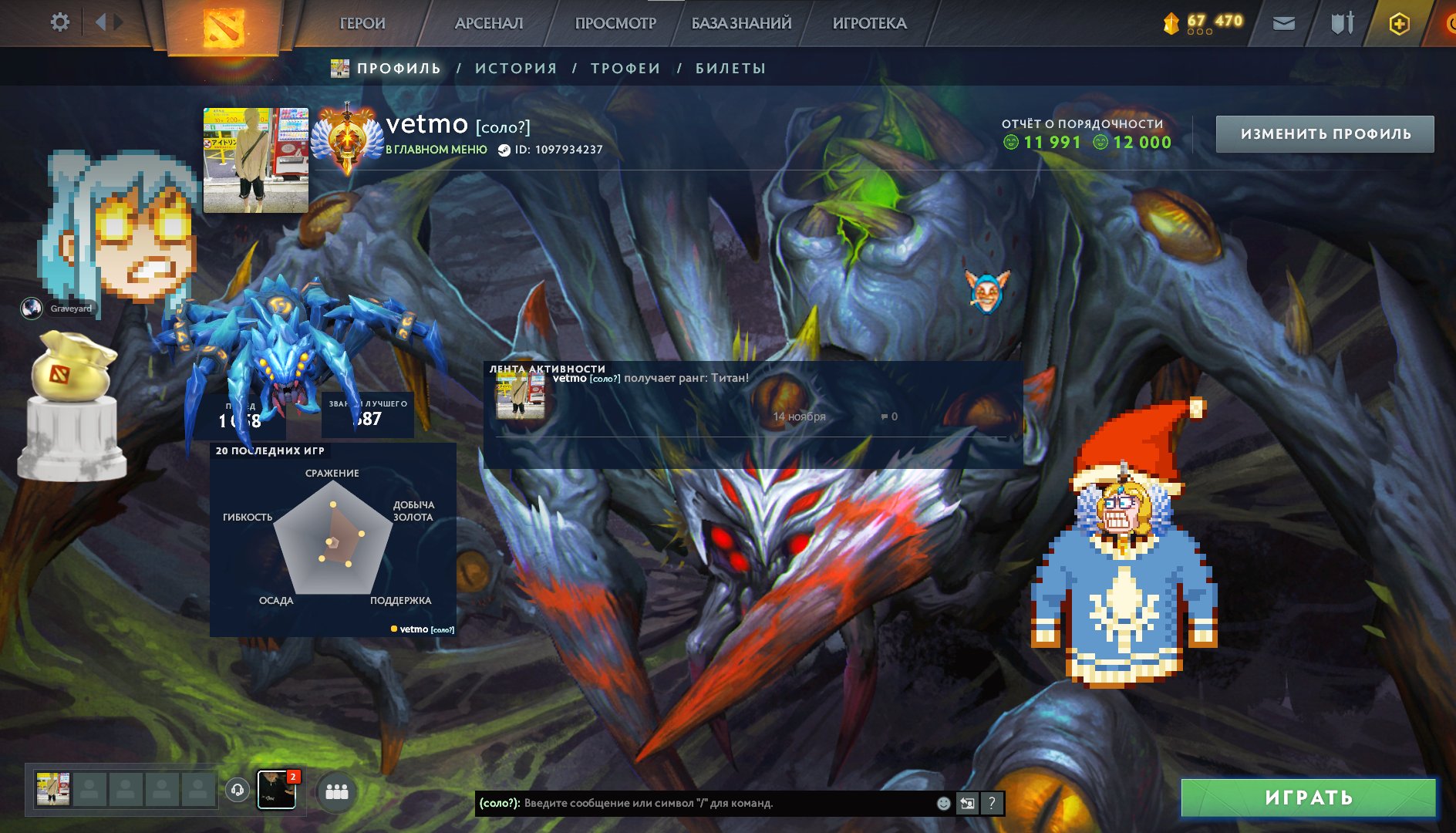This screenshot has width=1456, height=833.
Task: Open the emoticon picker in chat bar
Action: point(942,803)
